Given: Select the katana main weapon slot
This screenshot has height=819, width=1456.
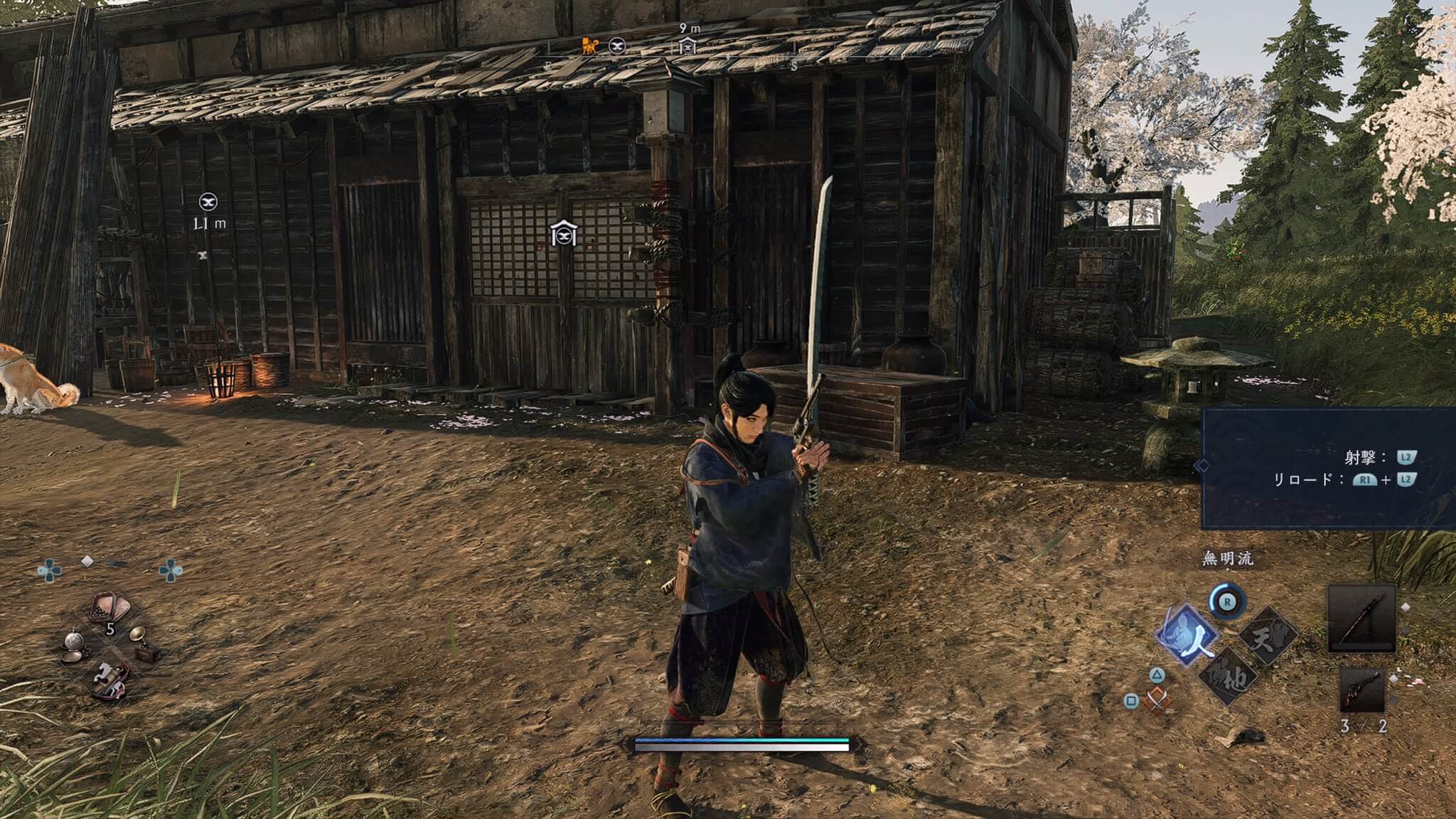Looking at the screenshot, I should [1361, 619].
